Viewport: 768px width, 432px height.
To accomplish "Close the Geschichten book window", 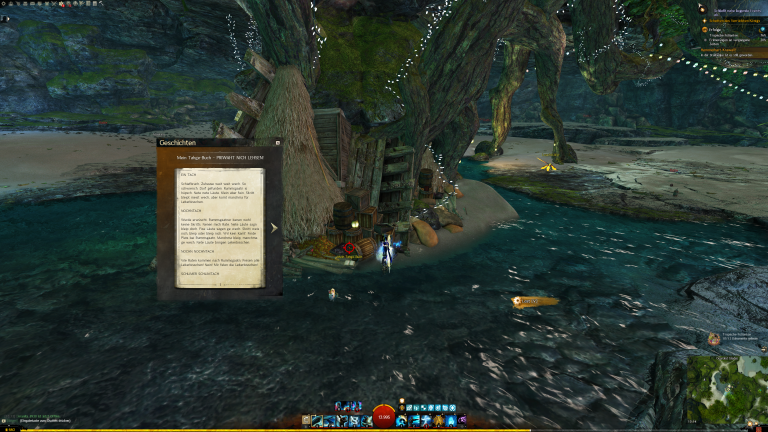I will click(x=277, y=143).
